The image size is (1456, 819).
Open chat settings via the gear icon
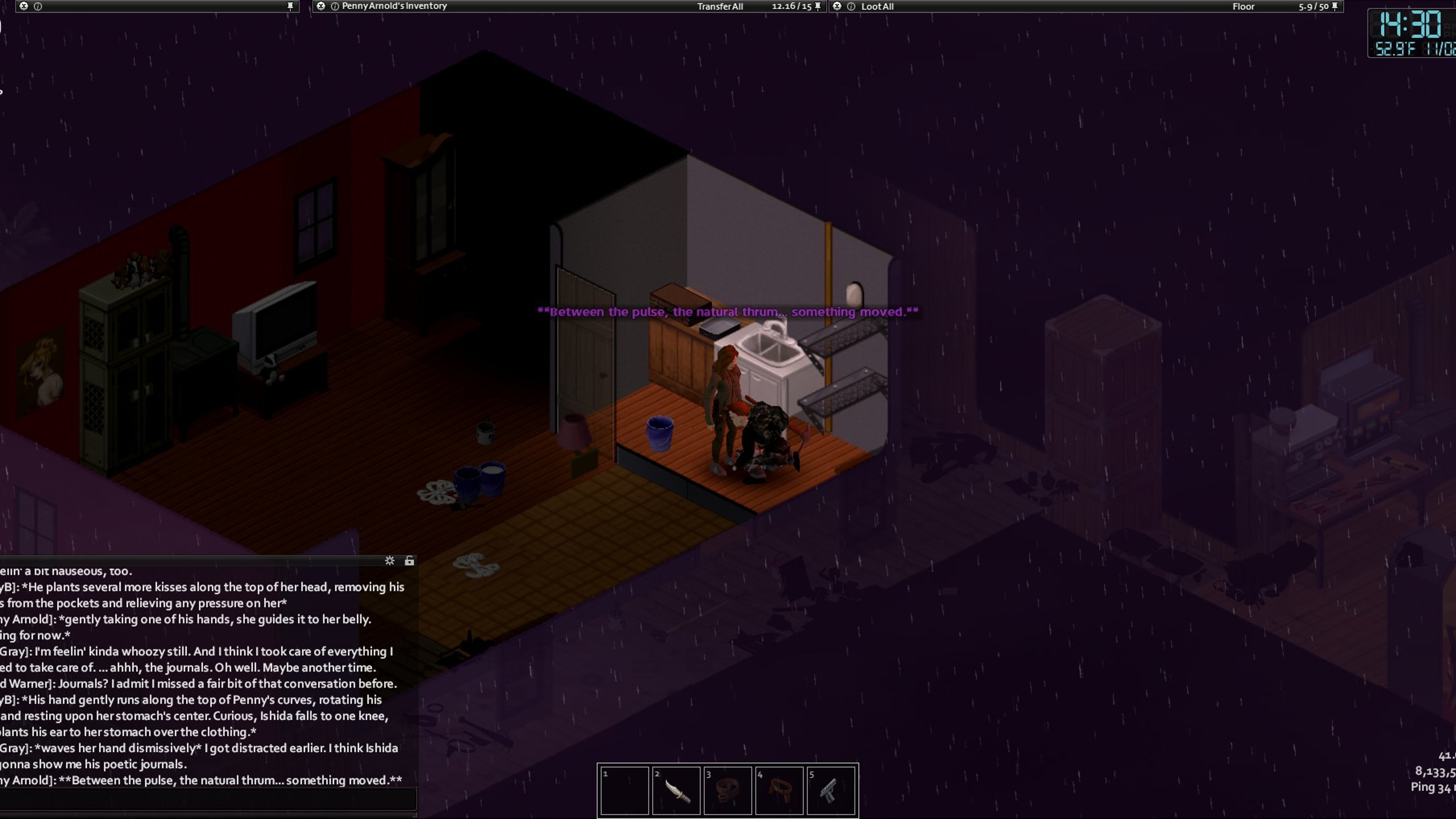coord(390,561)
